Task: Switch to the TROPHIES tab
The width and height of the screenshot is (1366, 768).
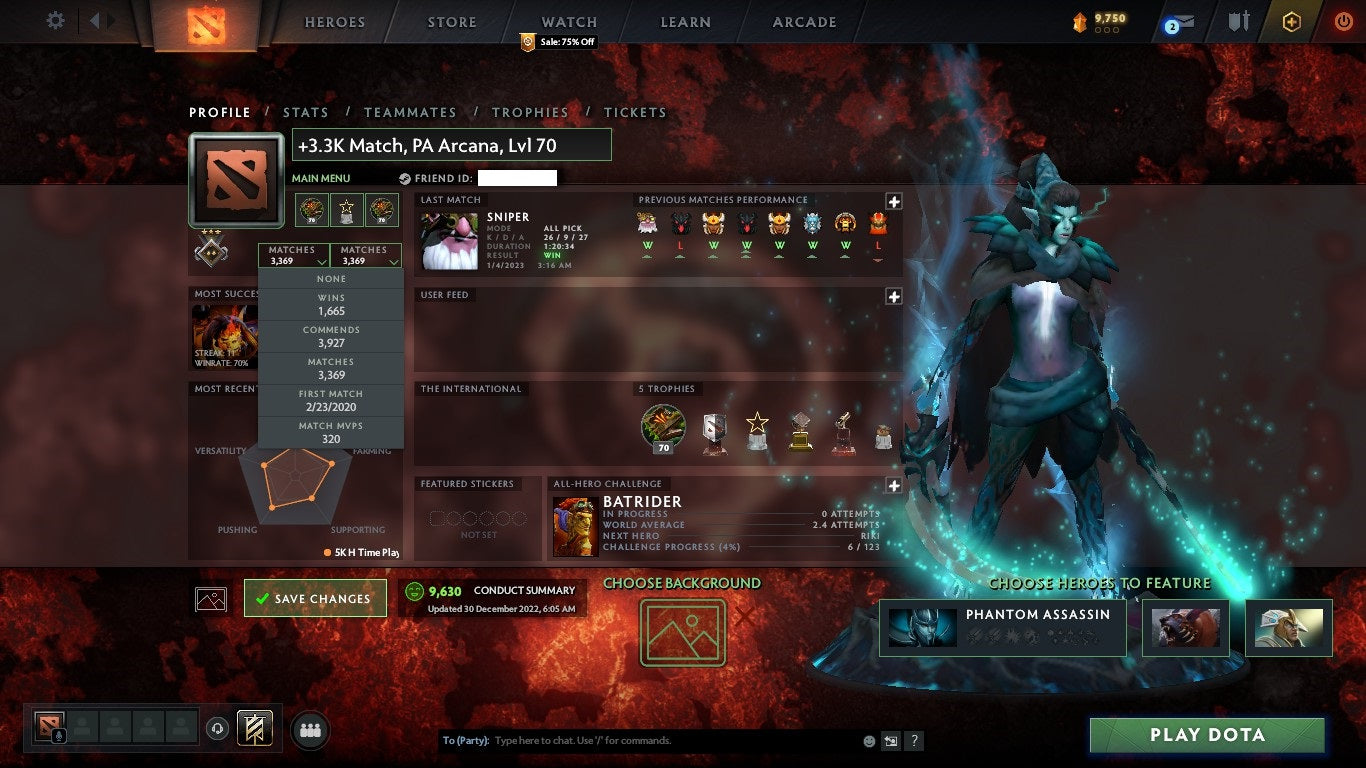Action: point(531,112)
